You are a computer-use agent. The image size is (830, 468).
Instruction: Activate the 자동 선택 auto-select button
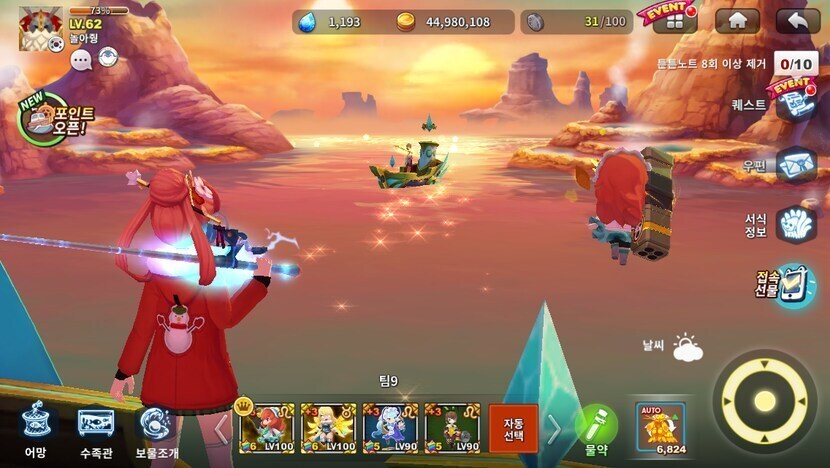pos(513,428)
